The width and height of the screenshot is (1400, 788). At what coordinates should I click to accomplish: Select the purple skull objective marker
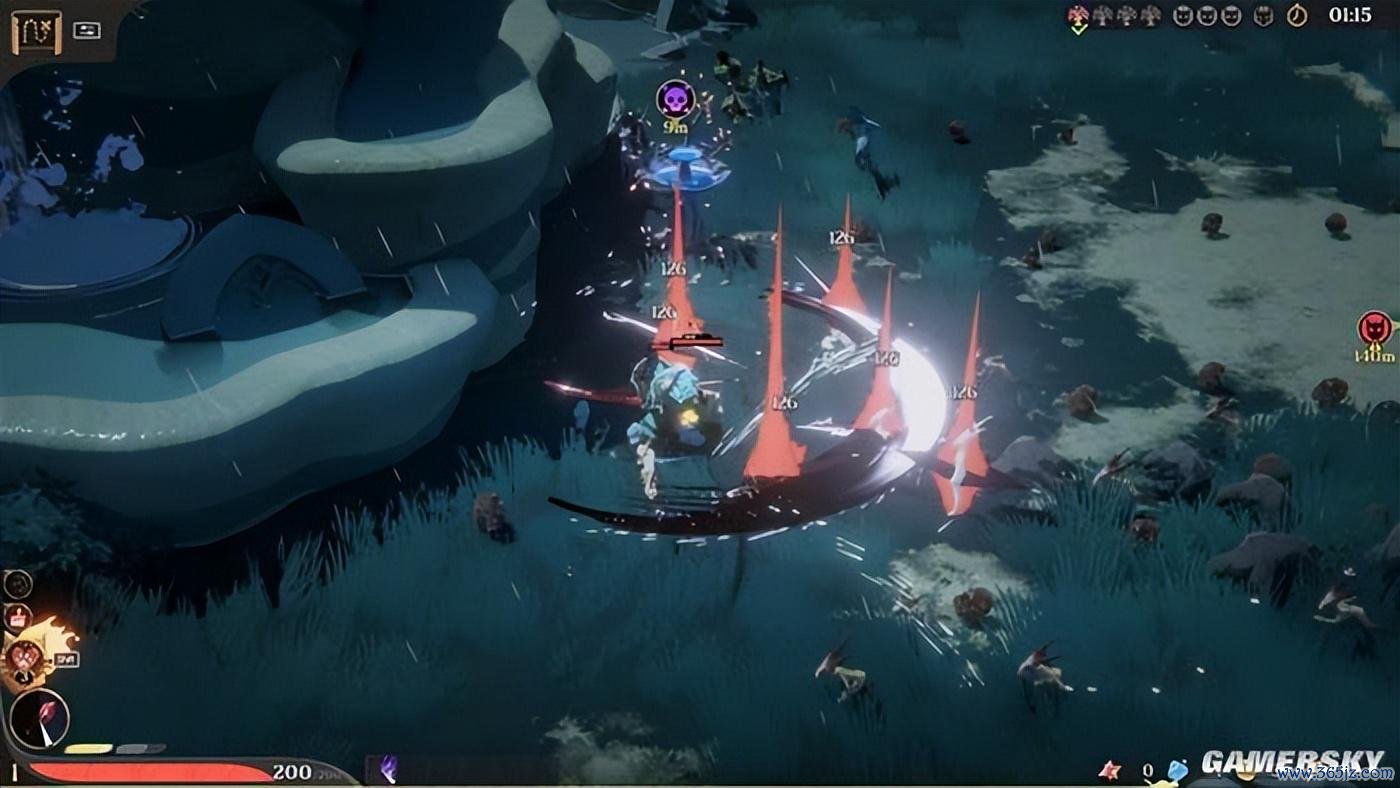[675, 98]
